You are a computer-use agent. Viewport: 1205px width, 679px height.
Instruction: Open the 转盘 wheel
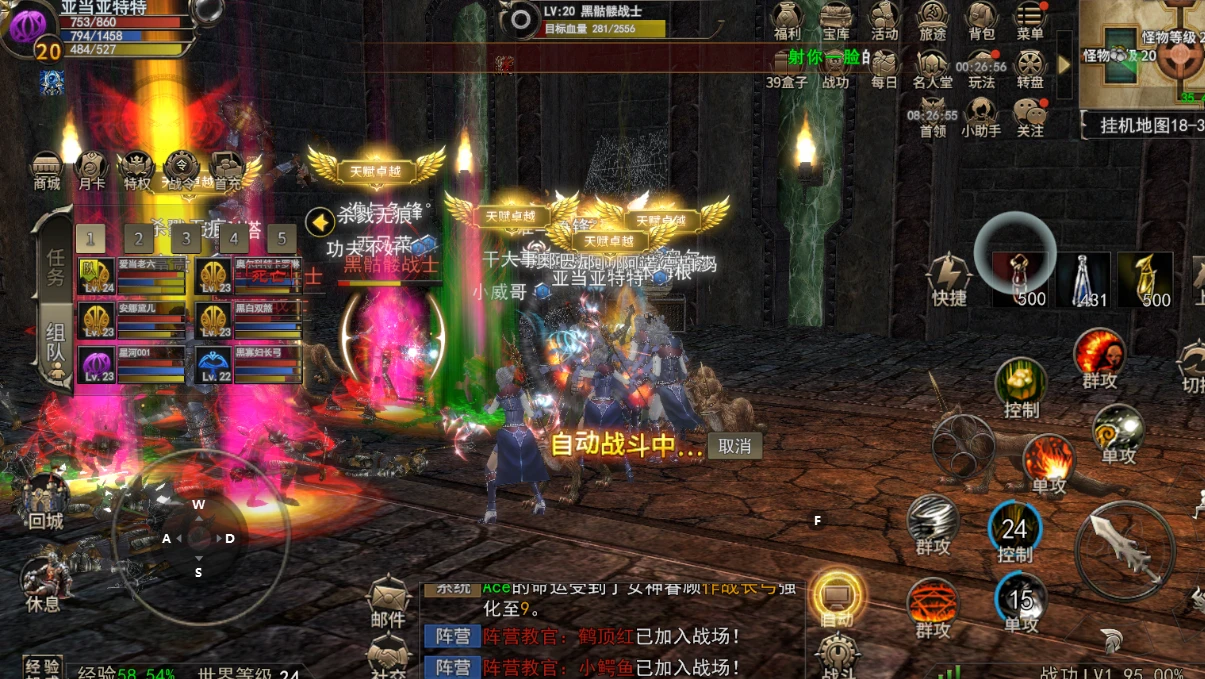1030,68
